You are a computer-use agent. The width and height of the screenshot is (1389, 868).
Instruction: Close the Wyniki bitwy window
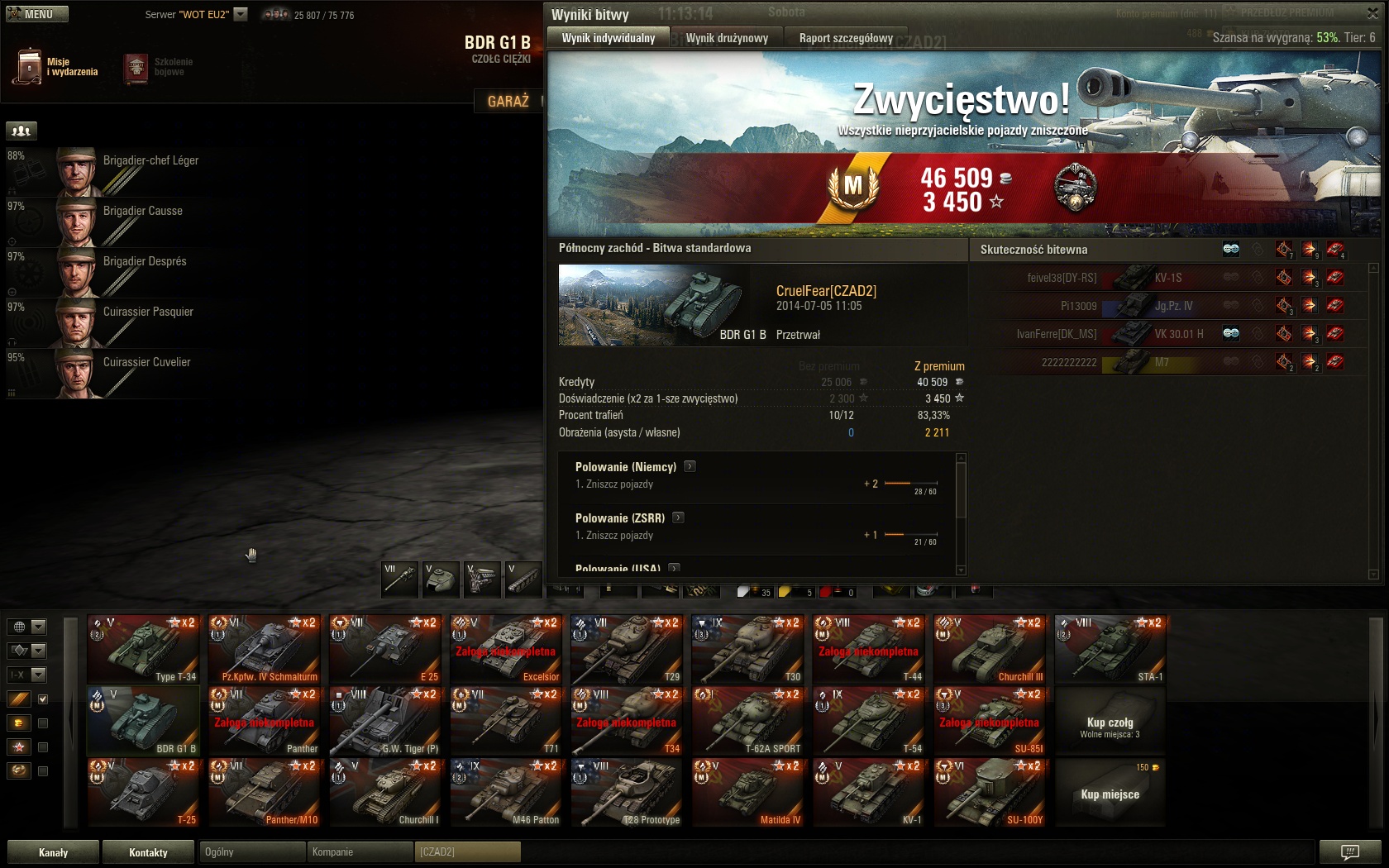[x=1372, y=14]
